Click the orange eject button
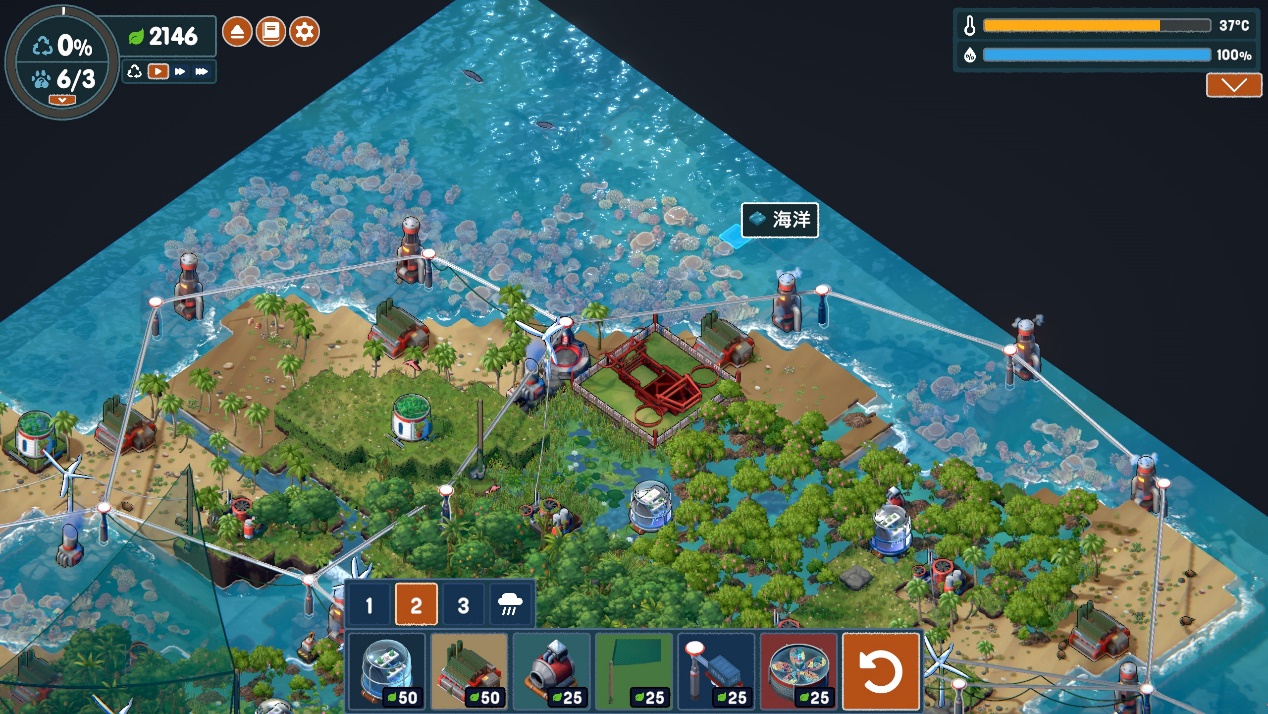The height and width of the screenshot is (714, 1268). coord(237,32)
